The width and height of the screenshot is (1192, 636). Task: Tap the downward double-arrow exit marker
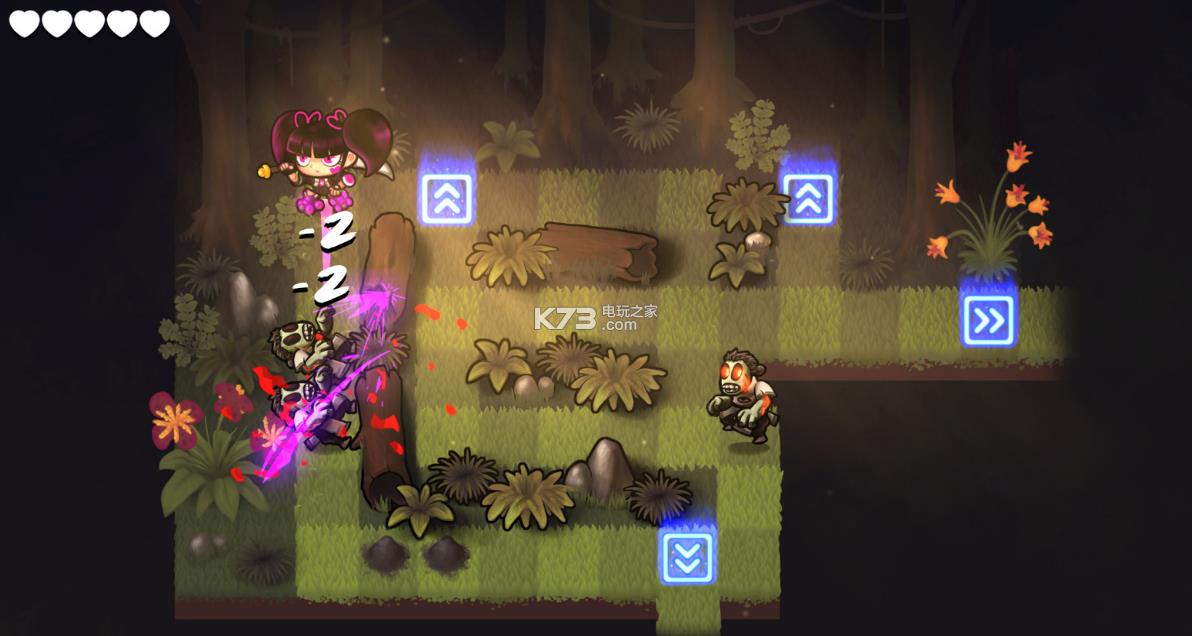point(687,556)
